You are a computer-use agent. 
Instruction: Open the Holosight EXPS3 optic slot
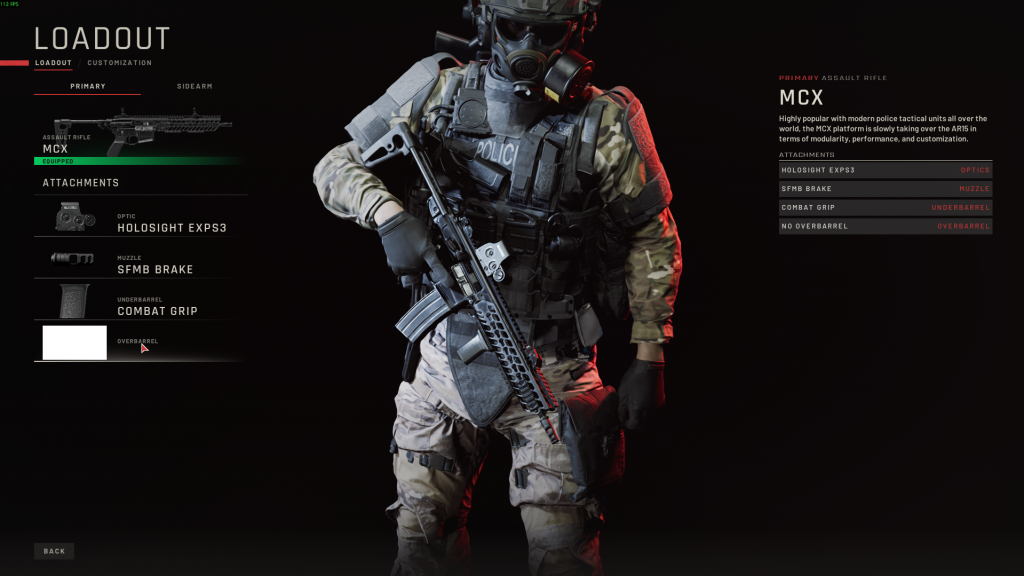(140, 217)
